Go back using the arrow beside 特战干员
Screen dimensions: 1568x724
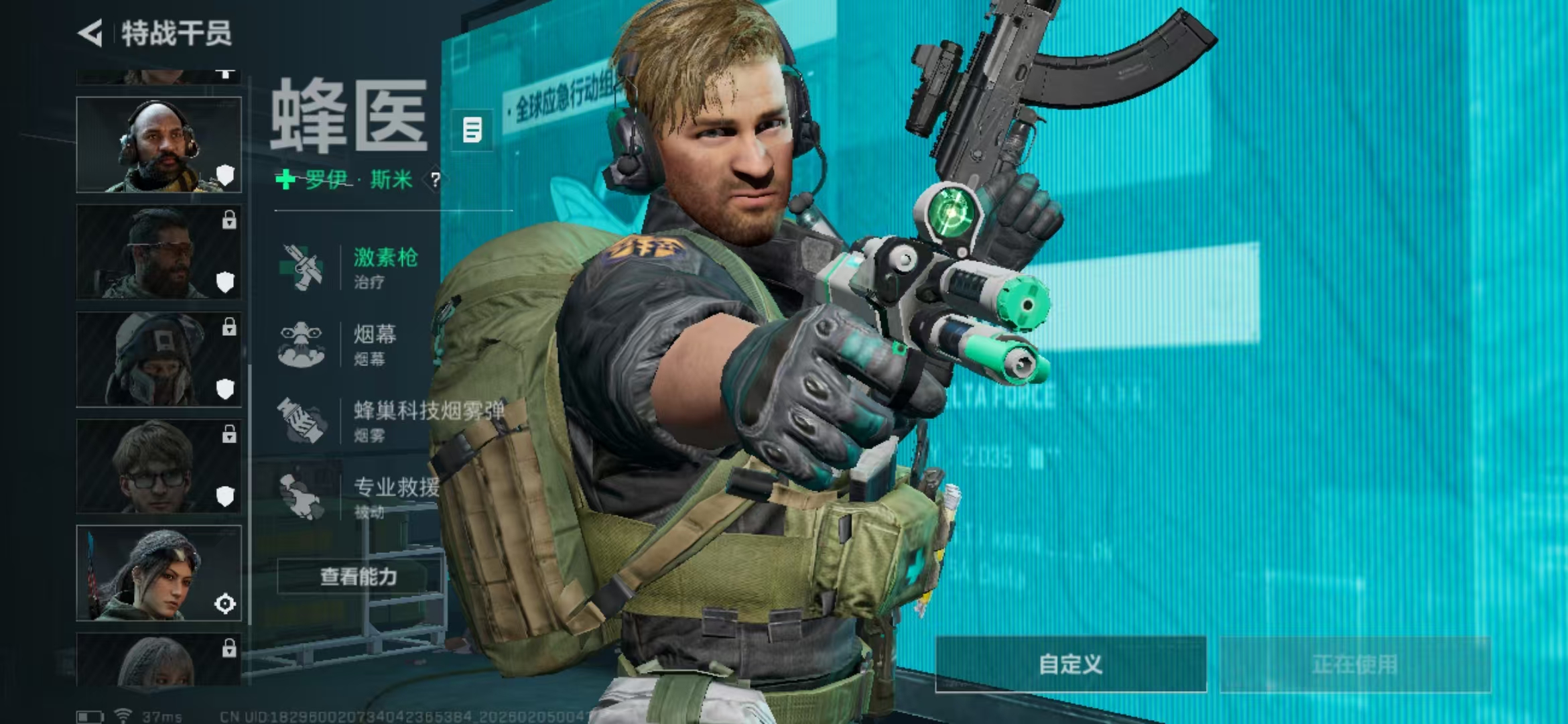pos(90,33)
